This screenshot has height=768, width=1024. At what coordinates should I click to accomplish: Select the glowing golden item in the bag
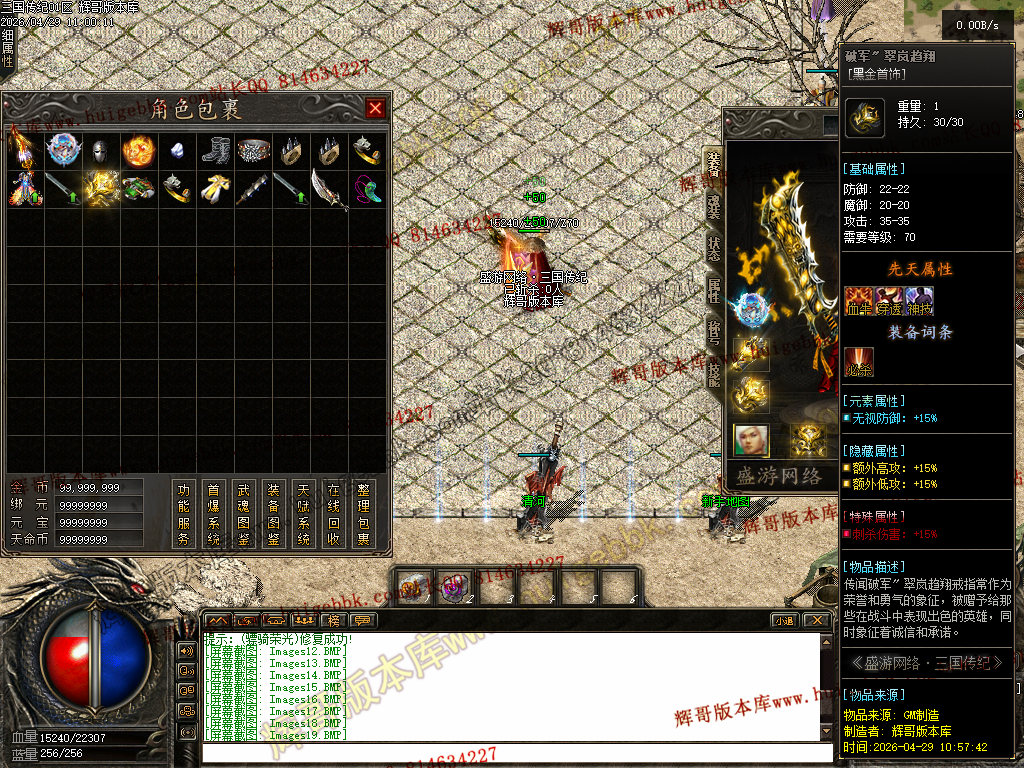pyautogui.click(x=100, y=189)
